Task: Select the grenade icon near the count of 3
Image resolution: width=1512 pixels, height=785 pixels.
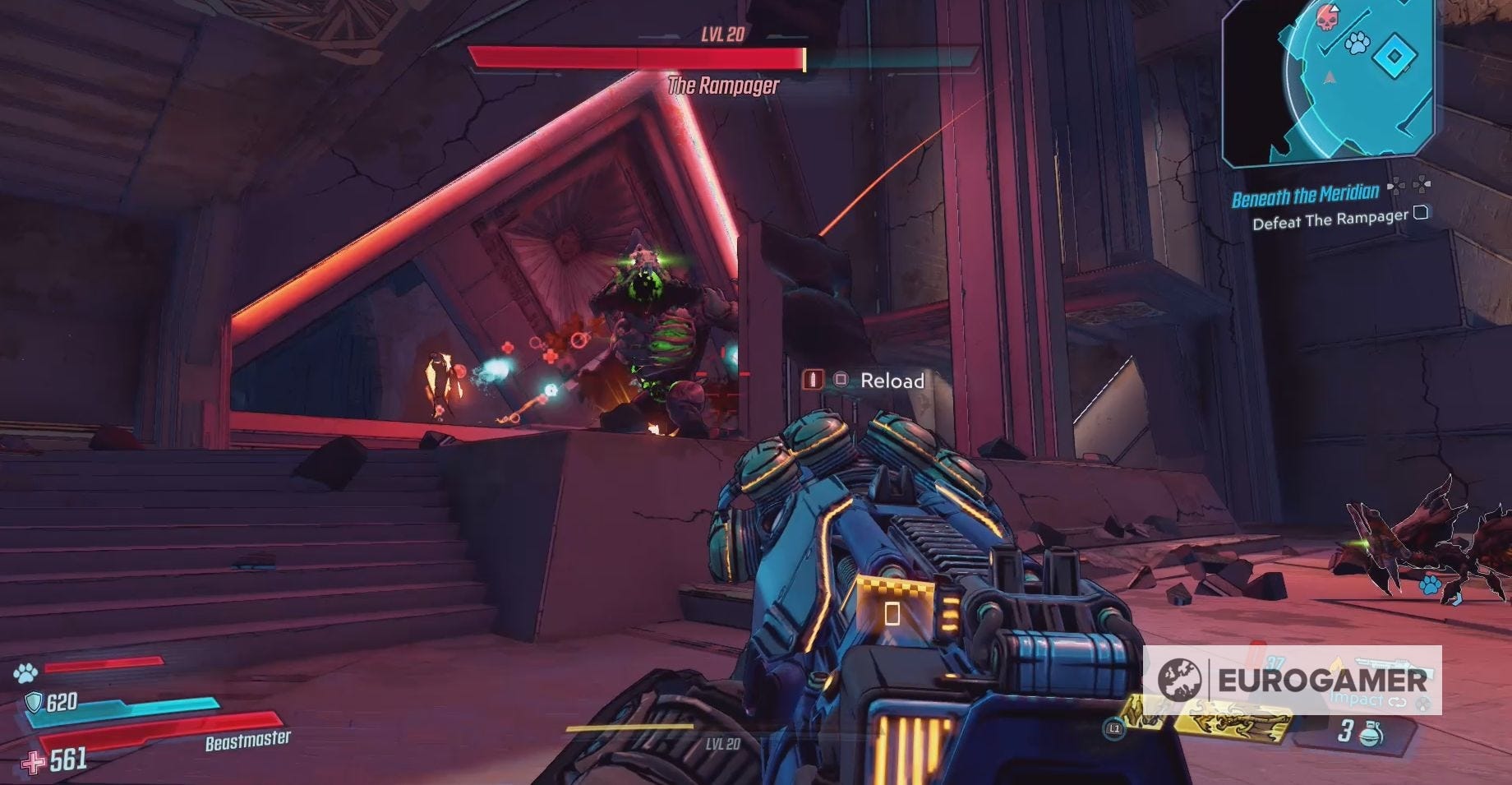Action: pos(1371,733)
